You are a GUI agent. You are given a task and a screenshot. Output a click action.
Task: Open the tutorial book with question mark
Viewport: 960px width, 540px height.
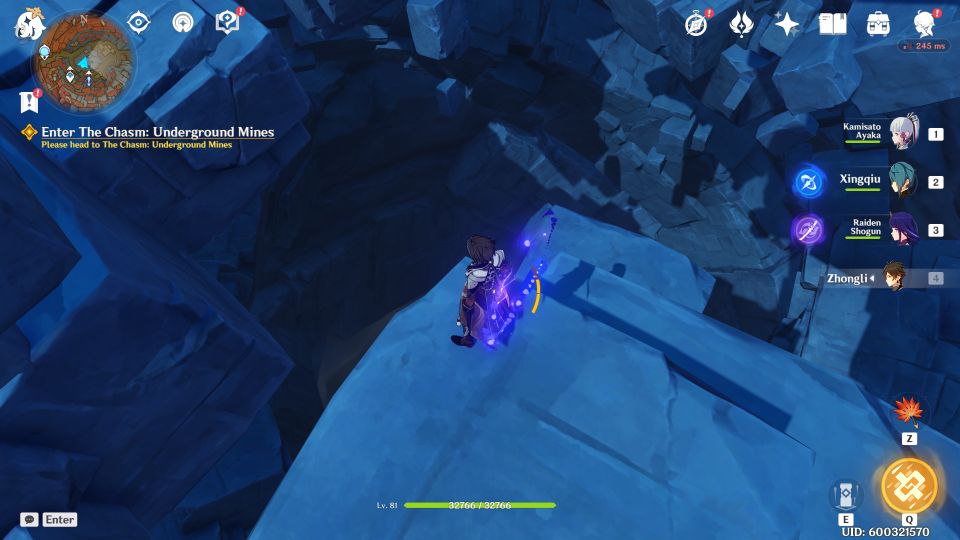227,23
